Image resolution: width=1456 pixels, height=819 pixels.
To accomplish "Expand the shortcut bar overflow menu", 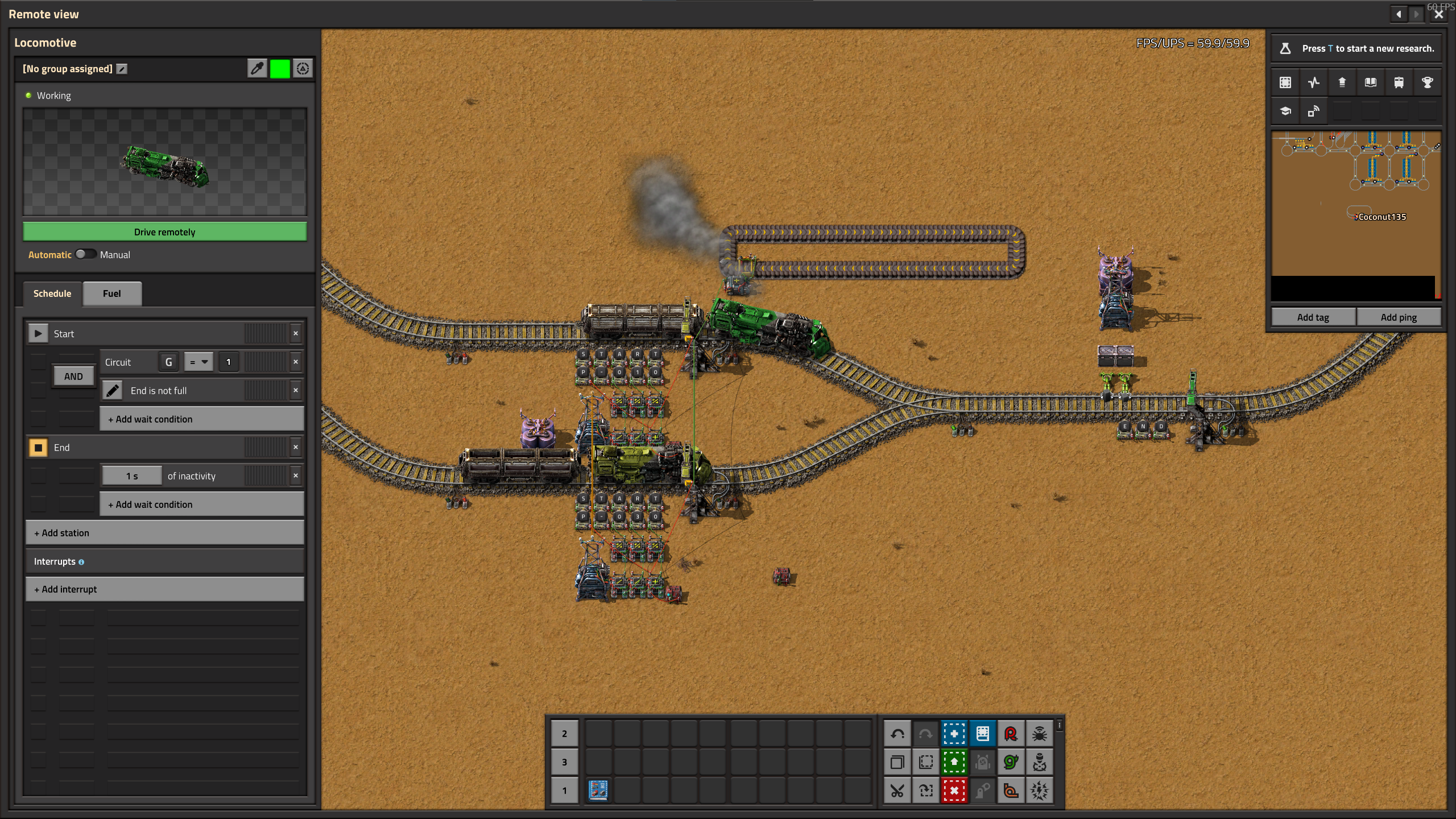I will tap(1059, 725).
